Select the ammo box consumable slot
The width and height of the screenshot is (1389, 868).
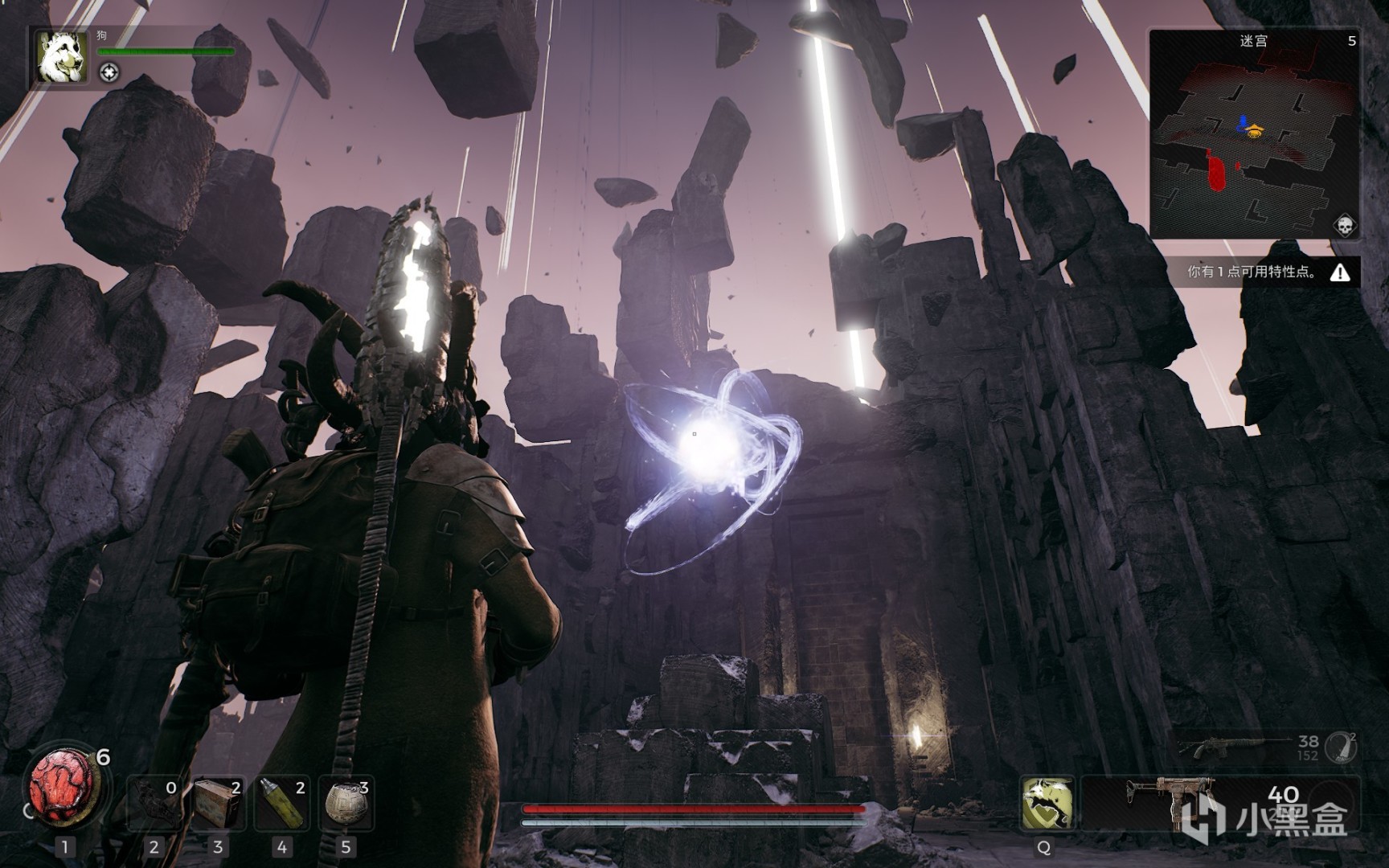[218, 803]
